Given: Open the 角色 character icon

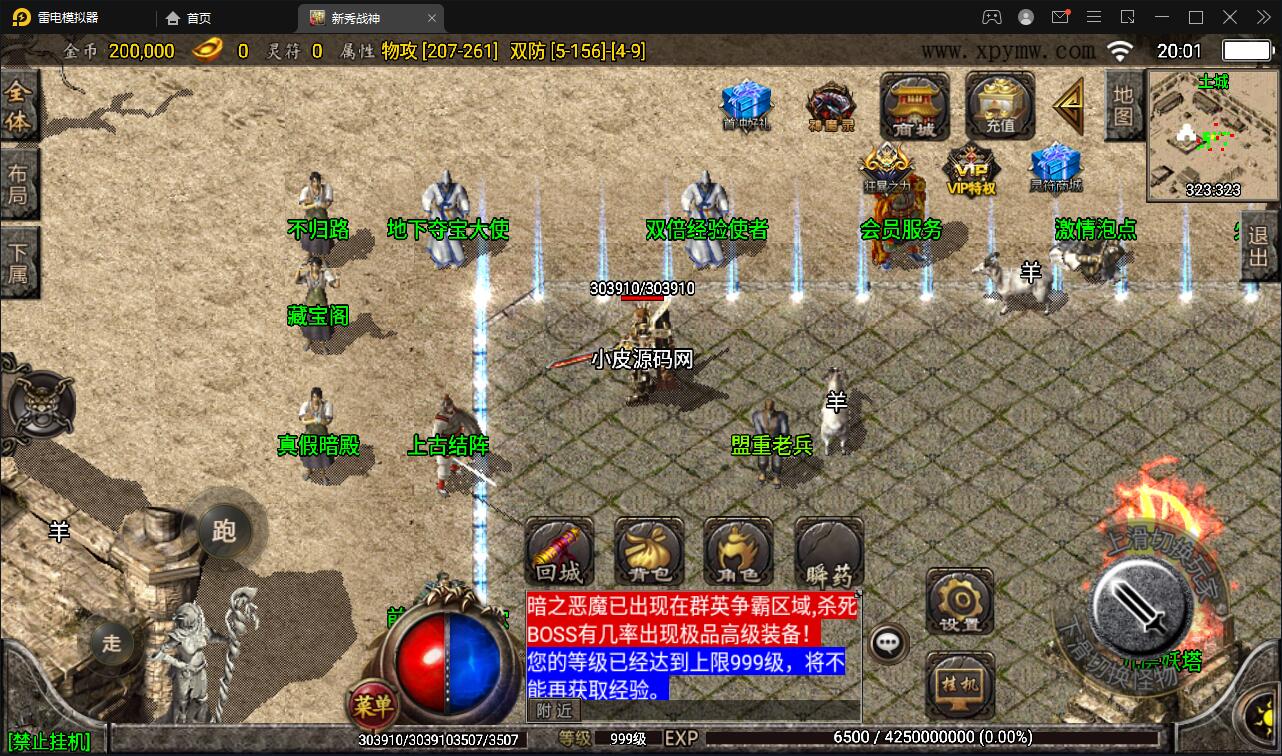Looking at the screenshot, I should pos(737,551).
